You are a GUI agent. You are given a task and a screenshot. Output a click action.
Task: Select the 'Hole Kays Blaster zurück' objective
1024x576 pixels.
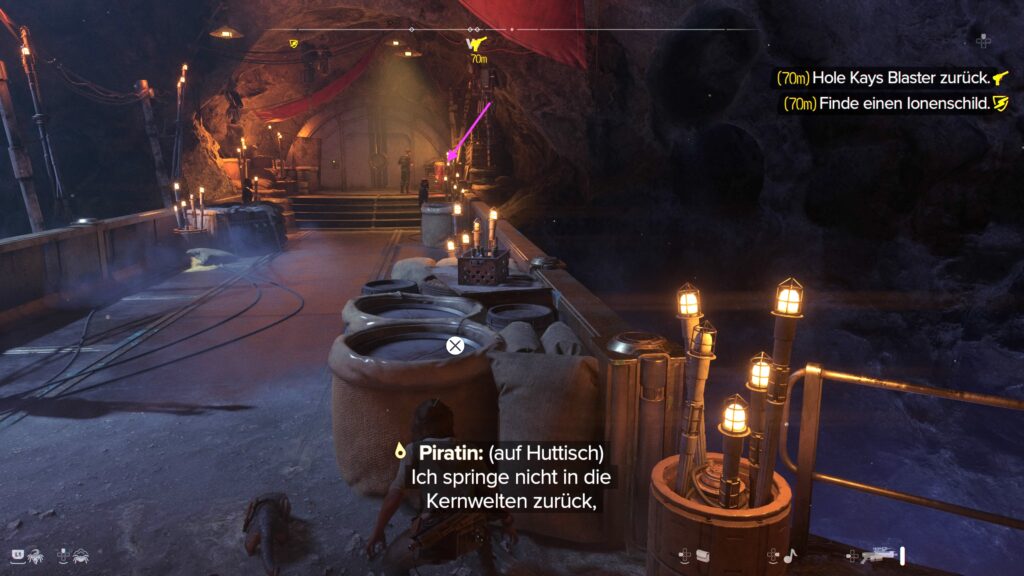coord(894,78)
